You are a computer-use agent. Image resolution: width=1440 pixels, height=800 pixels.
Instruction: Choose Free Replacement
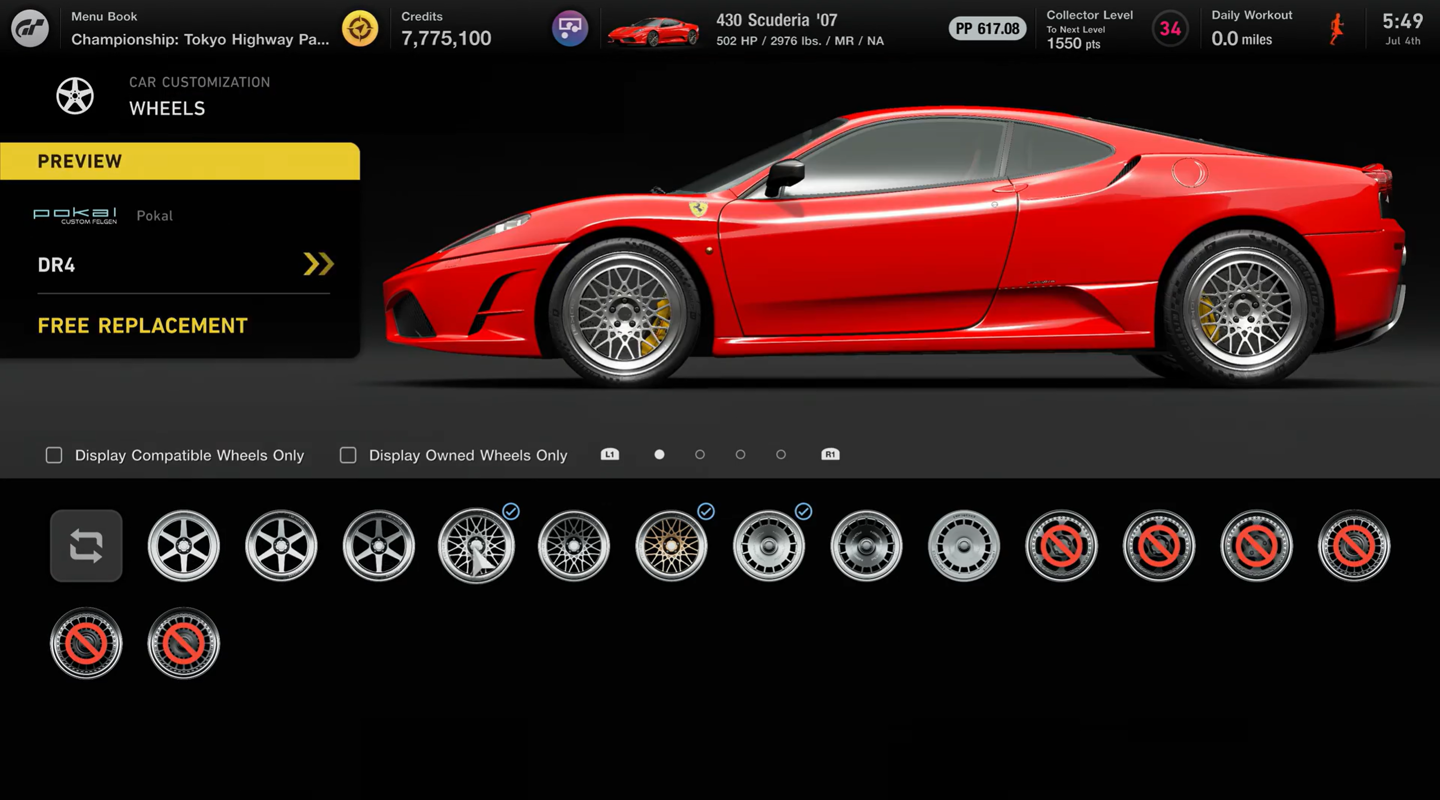point(143,326)
